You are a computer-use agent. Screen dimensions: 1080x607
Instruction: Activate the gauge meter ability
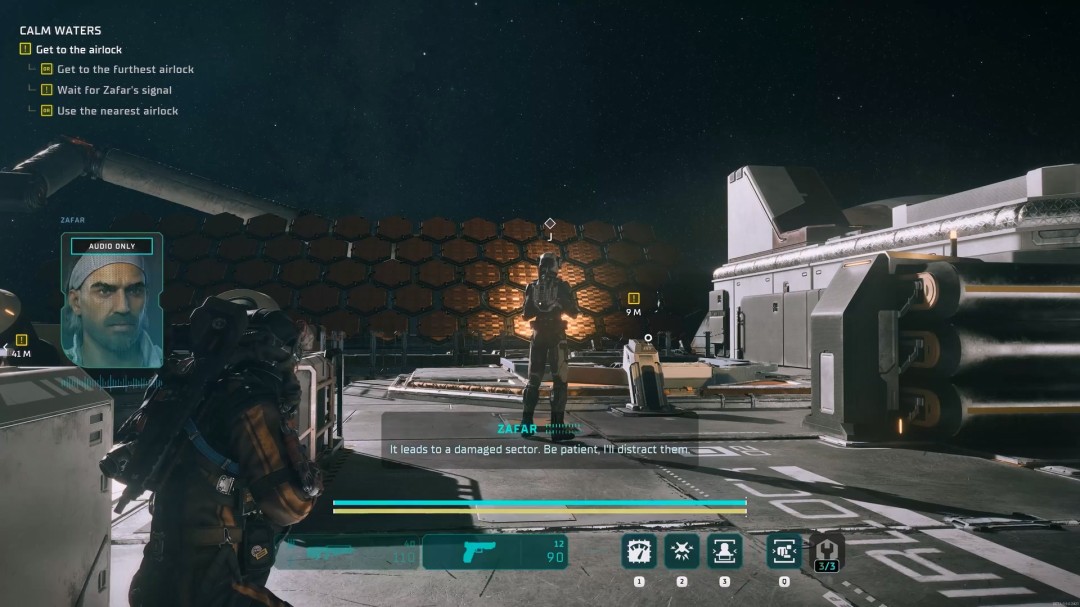(x=639, y=551)
